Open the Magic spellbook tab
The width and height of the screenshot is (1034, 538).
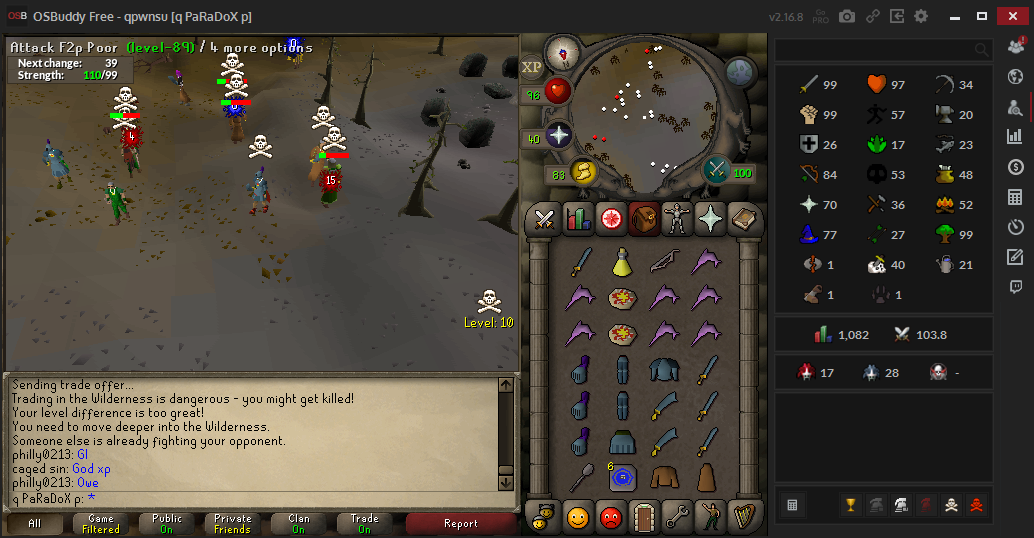[744, 218]
